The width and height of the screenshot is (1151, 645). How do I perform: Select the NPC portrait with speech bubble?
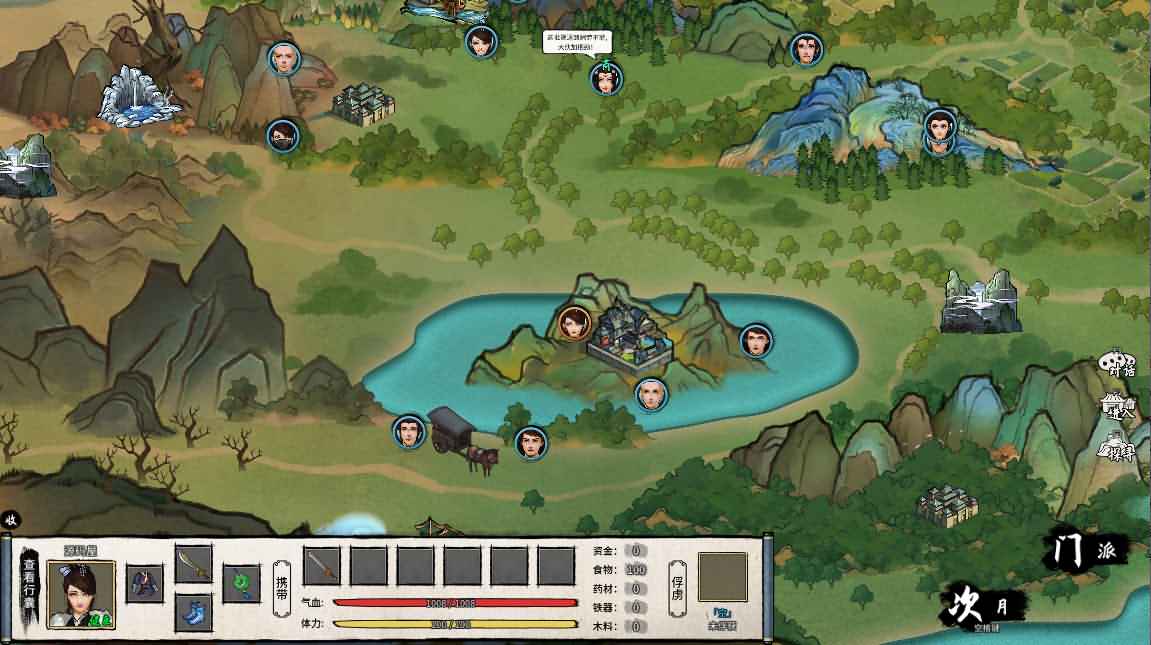pos(606,78)
